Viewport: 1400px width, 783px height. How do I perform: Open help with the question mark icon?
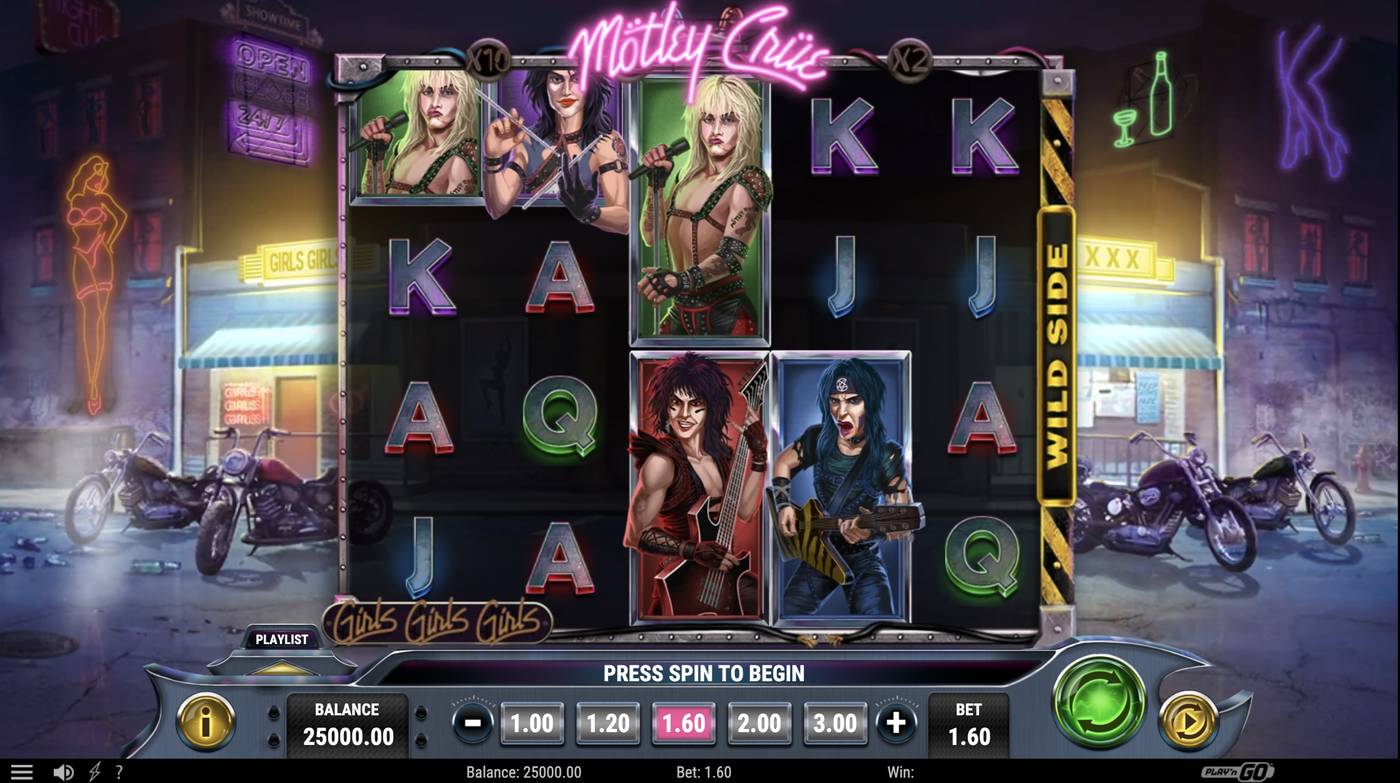click(x=119, y=771)
